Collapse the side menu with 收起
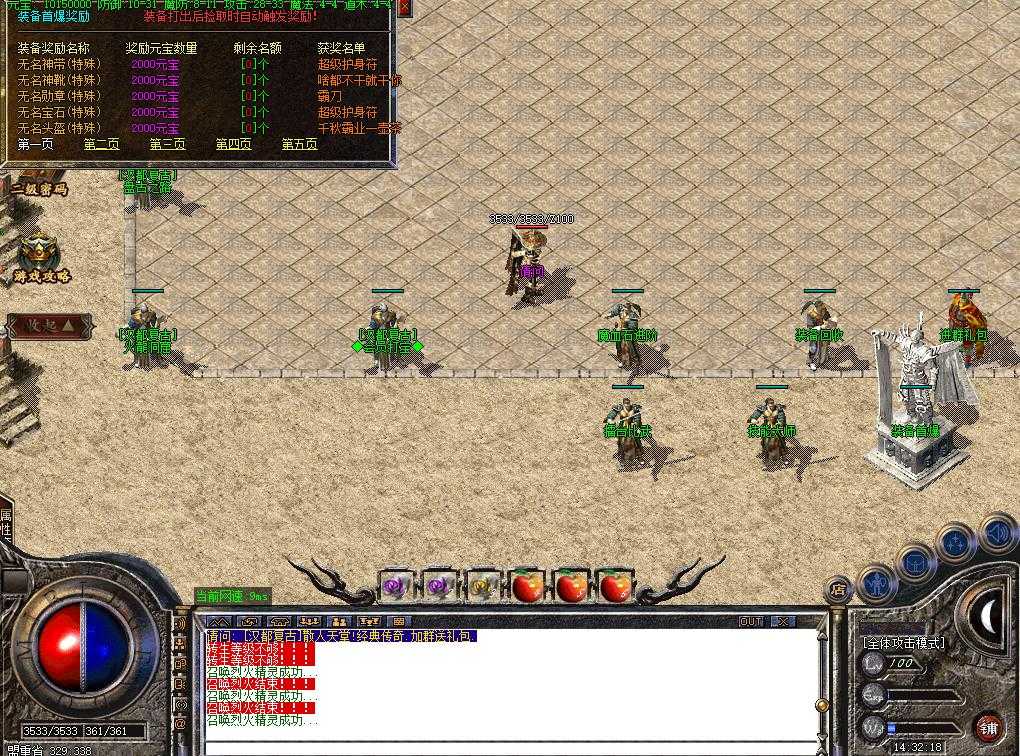This screenshot has height=756, width=1020. 50,325
